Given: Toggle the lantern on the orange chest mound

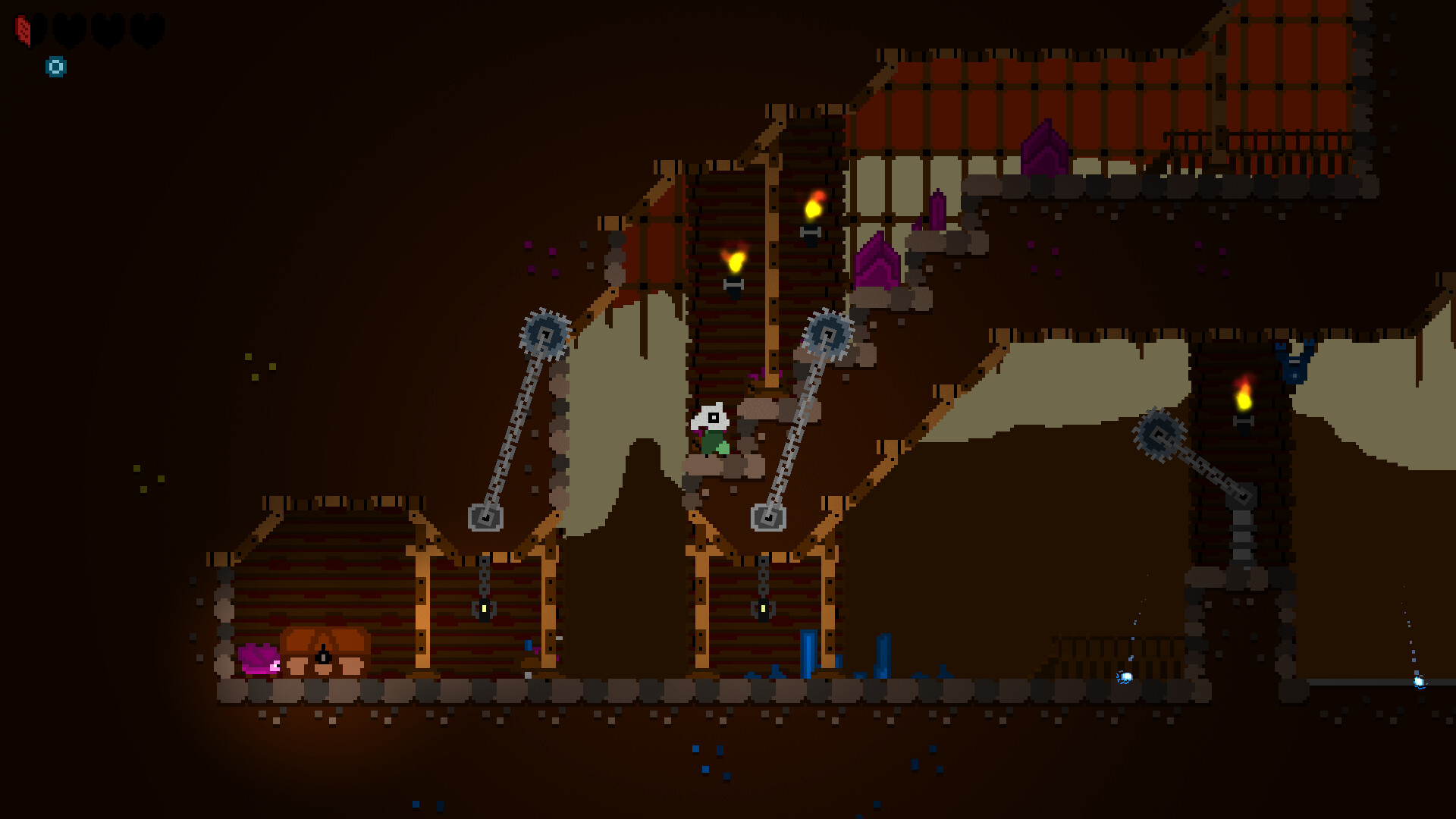Looking at the screenshot, I should tap(322, 657).
